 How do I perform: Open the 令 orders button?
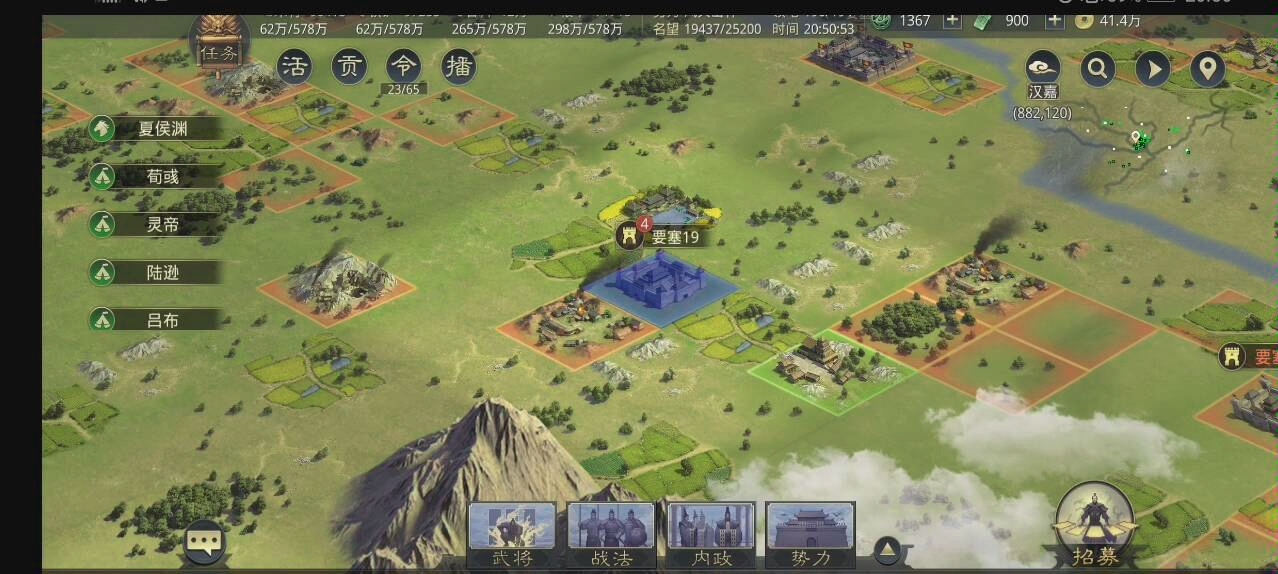404,67
